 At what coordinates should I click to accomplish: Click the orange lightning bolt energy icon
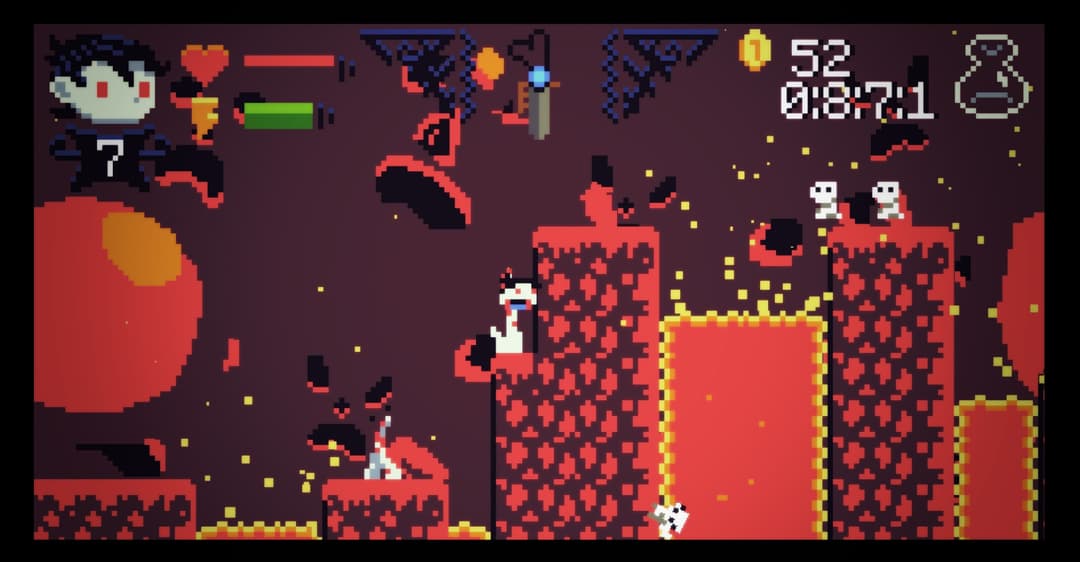tap(204, 119)
